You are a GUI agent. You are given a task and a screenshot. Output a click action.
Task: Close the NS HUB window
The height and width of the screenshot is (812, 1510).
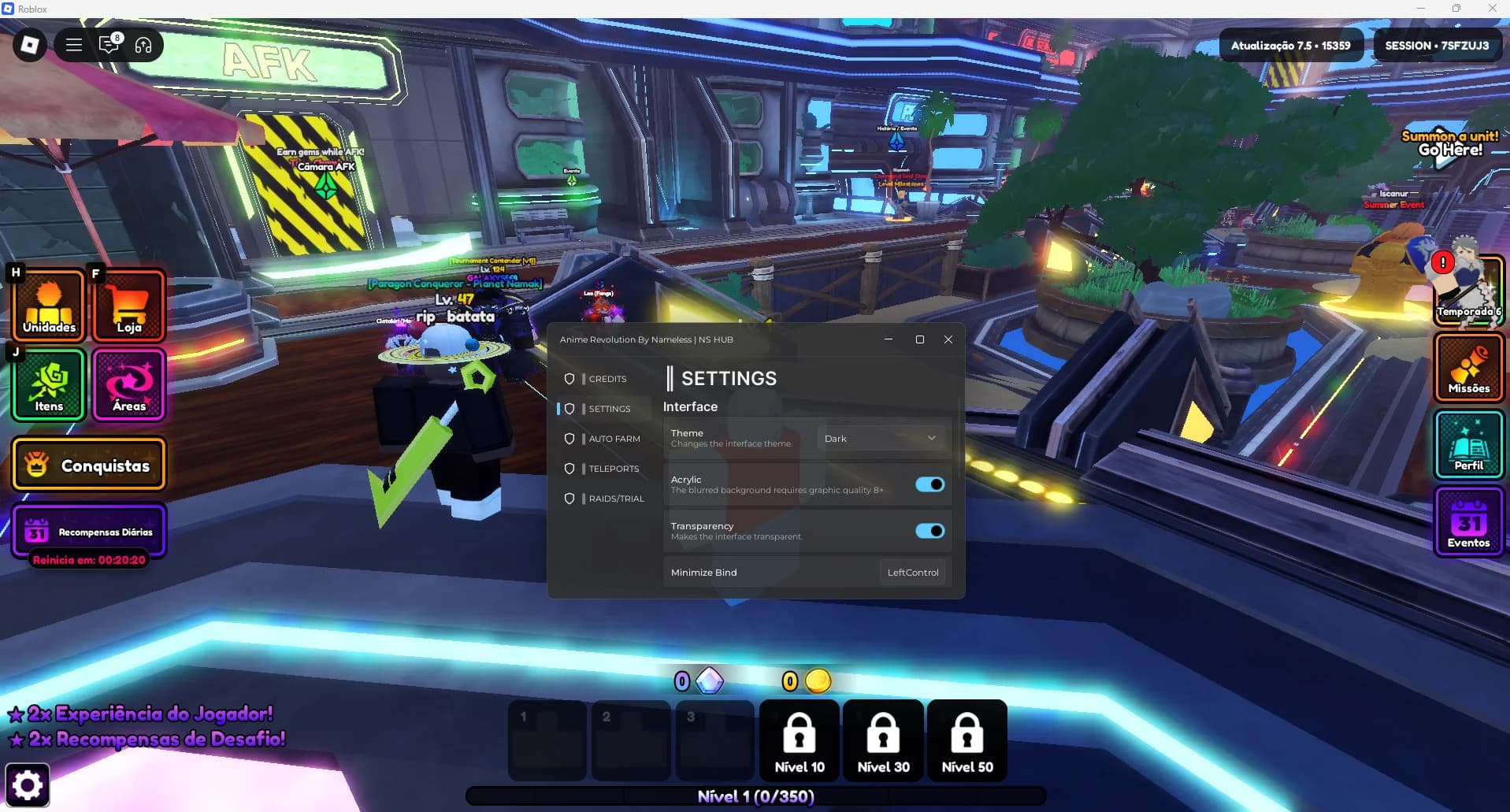coord(948,339)
